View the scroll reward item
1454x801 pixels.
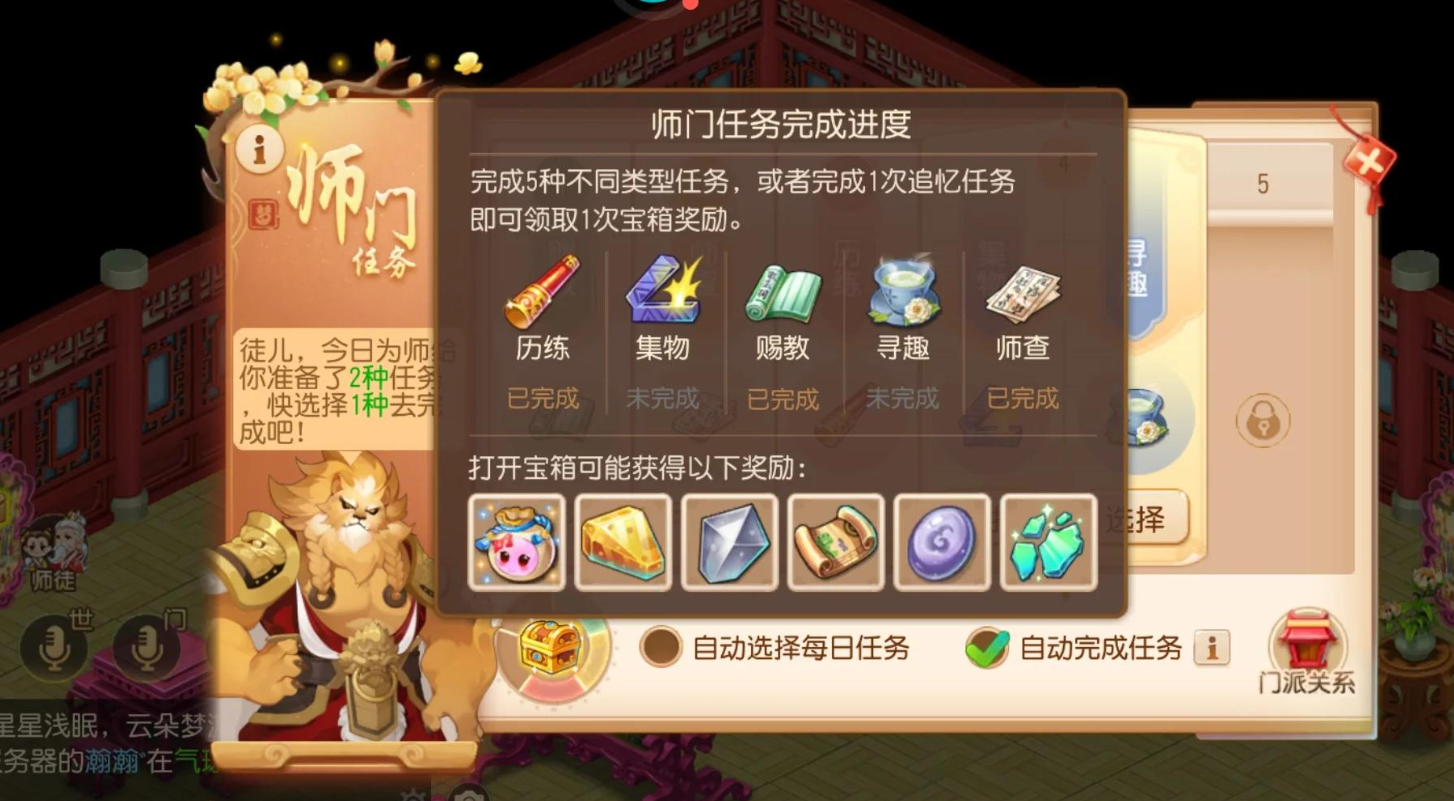(x=835, y=541)
